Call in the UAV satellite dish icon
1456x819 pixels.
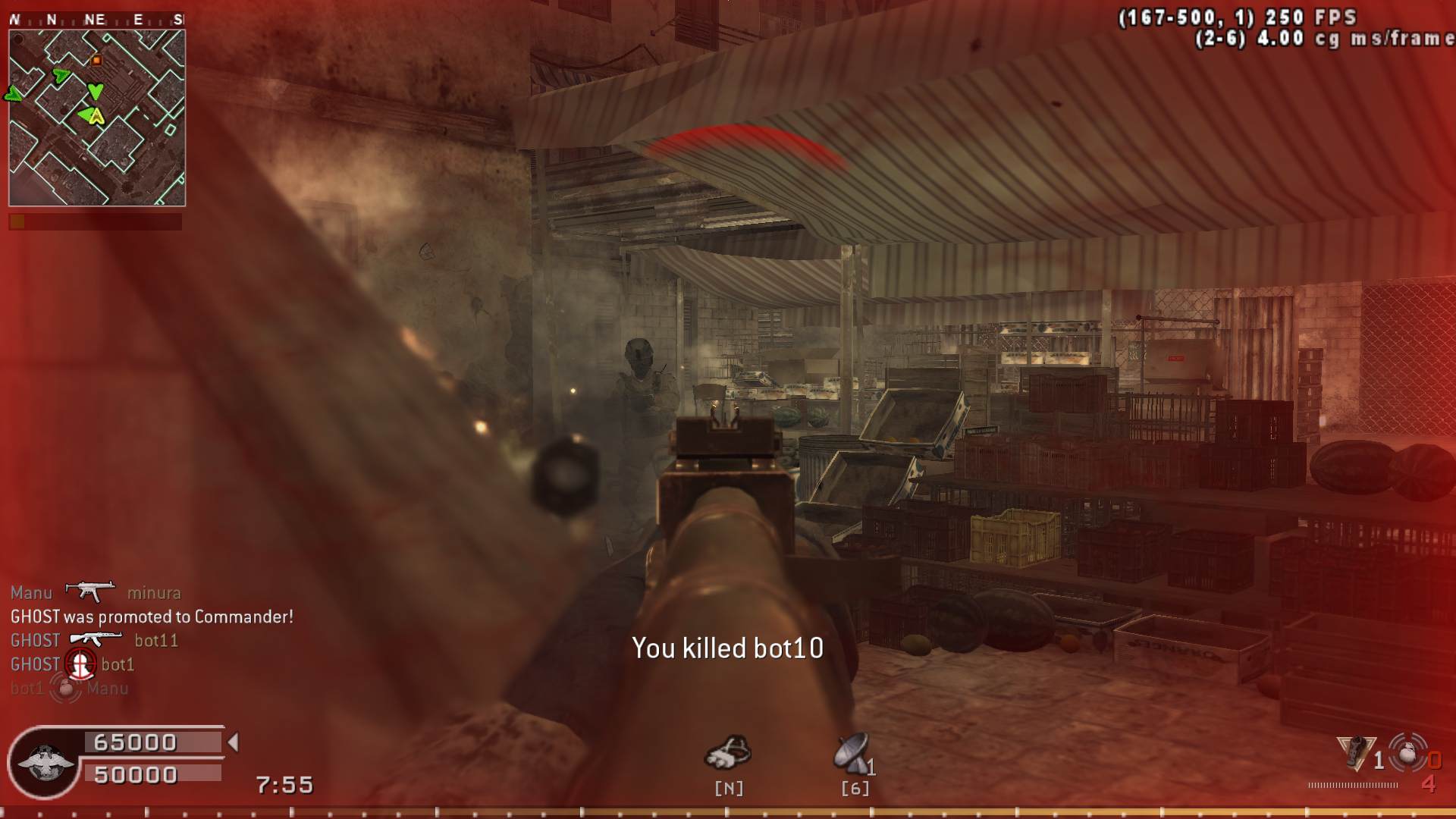(851, 753)
